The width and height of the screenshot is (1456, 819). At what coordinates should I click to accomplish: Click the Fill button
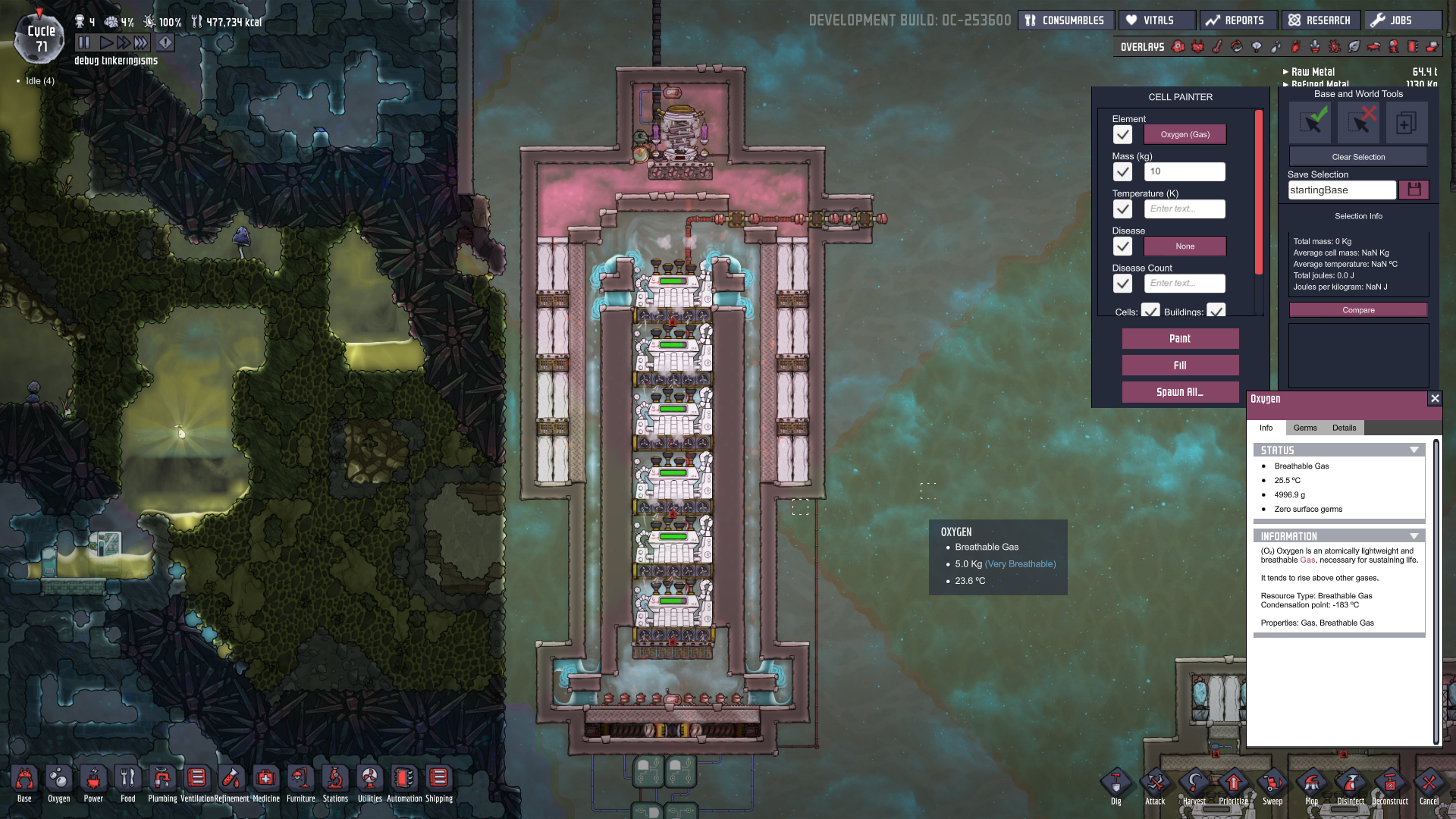[x=1180, y=366]
